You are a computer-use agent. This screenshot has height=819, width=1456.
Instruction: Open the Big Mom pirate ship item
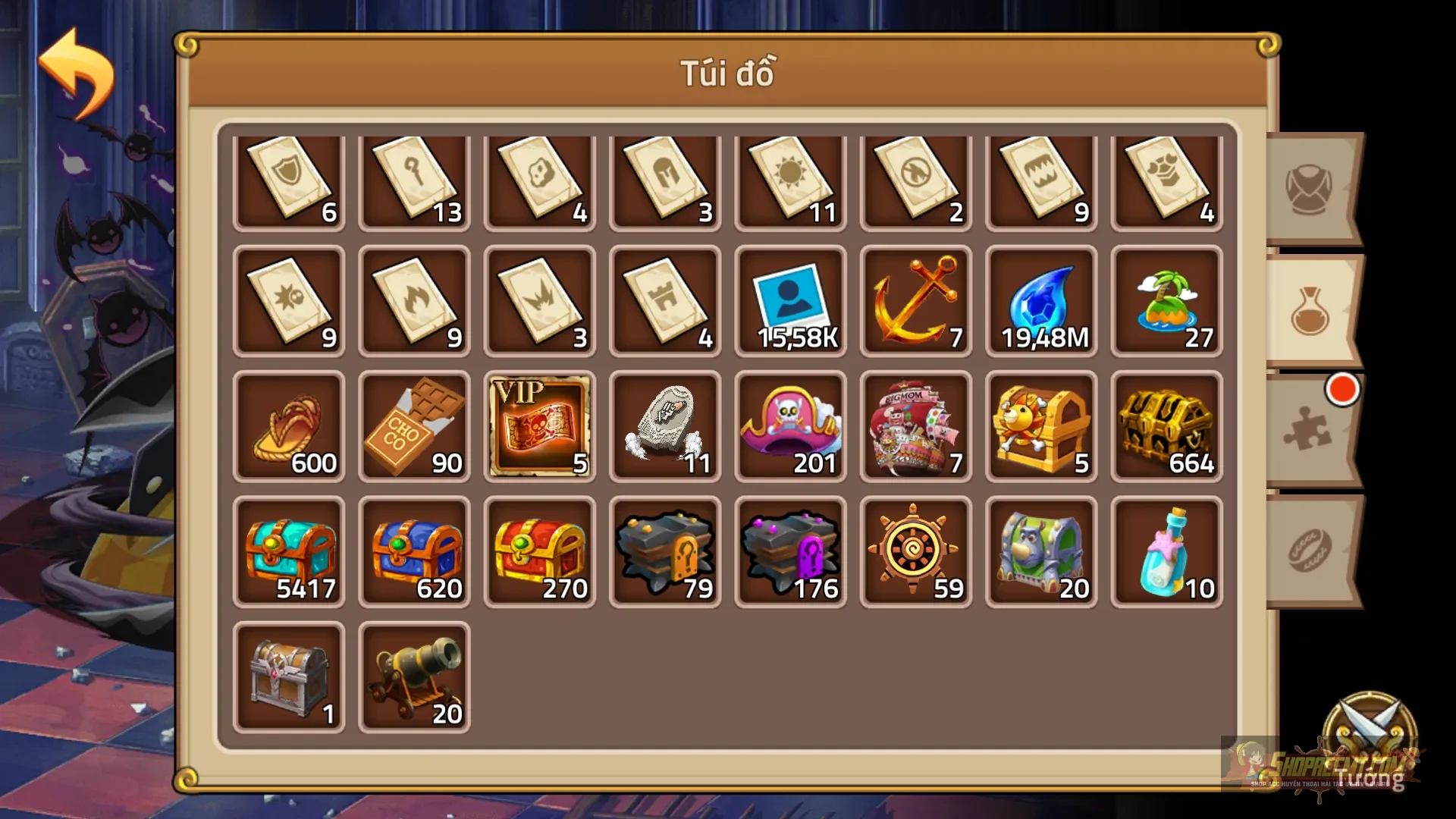[x=916, y=427]
